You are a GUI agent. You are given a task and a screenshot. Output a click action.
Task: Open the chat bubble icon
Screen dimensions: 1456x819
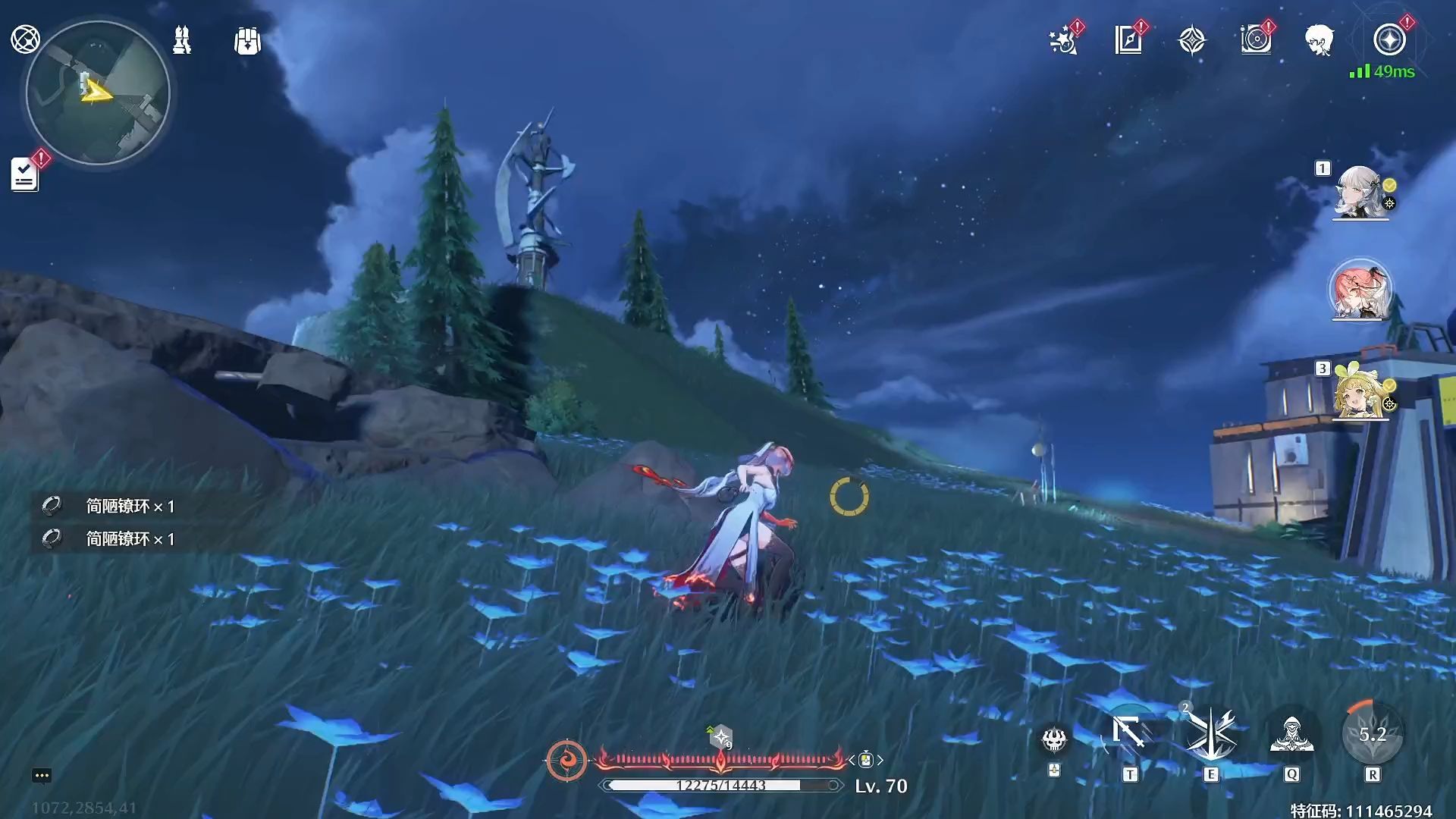point(42,775)
